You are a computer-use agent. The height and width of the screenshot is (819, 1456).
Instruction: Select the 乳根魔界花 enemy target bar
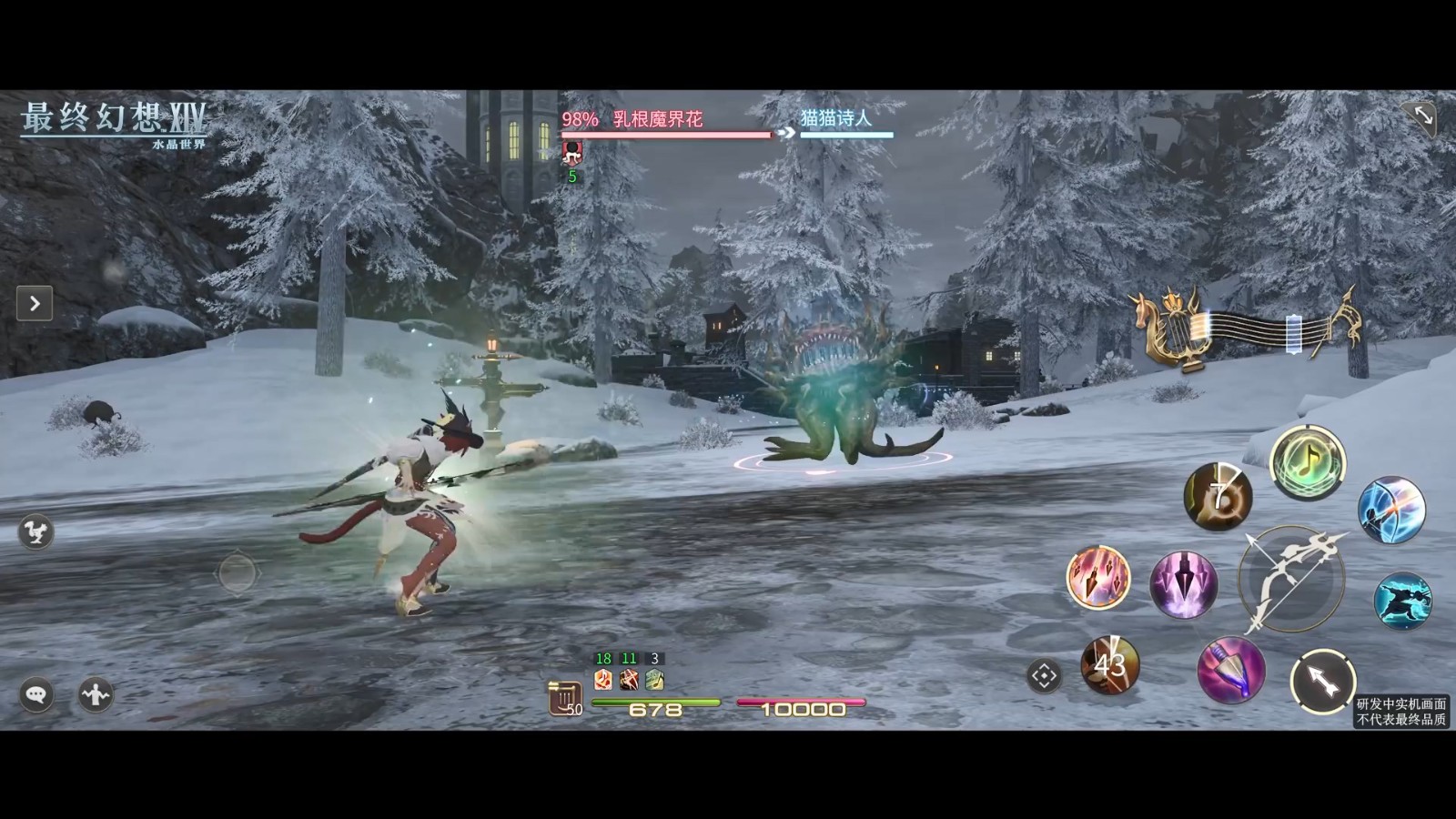pyautogui.click(x=666, y=125)
